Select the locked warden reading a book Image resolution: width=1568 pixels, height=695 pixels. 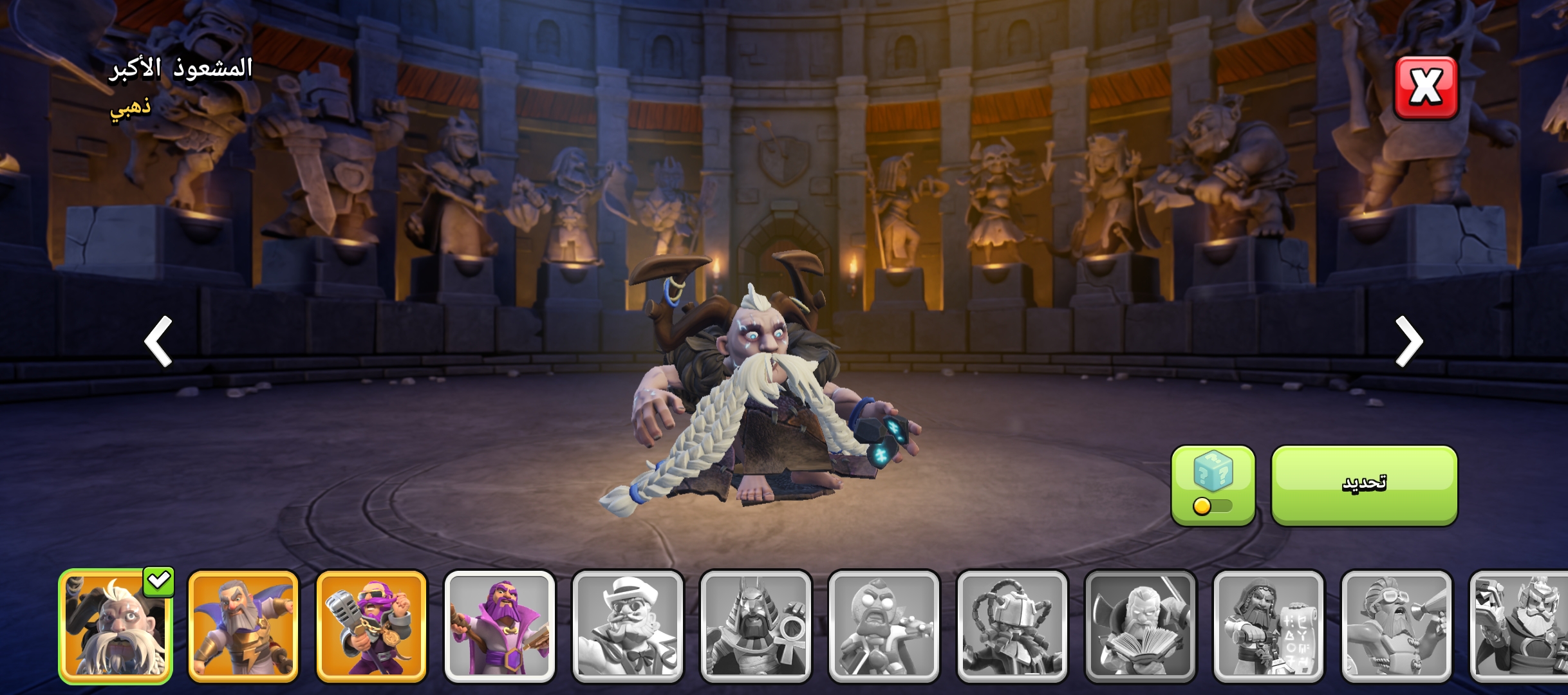pyautogui.click(x=1140, y=626)
